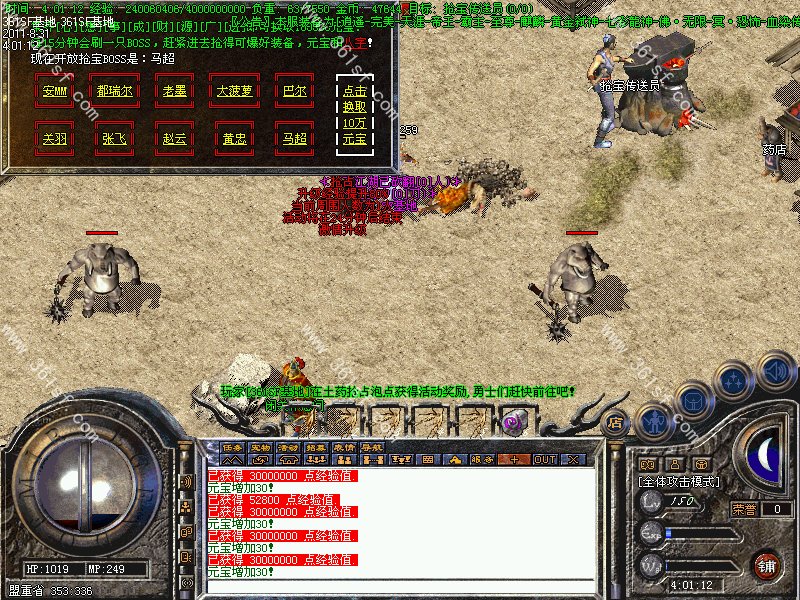Pick the 老墨 boss link

pyautogui.click(x=174, y=89)
